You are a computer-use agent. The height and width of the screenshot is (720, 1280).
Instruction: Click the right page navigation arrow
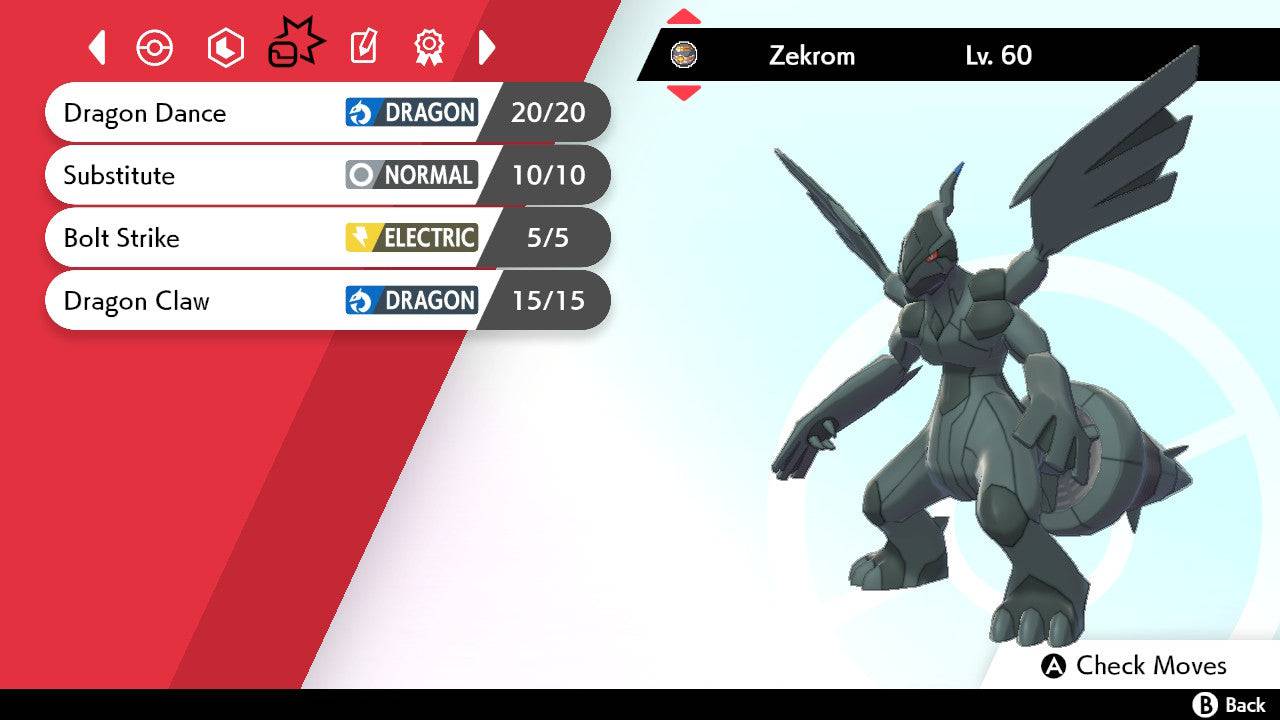point(488,46)
